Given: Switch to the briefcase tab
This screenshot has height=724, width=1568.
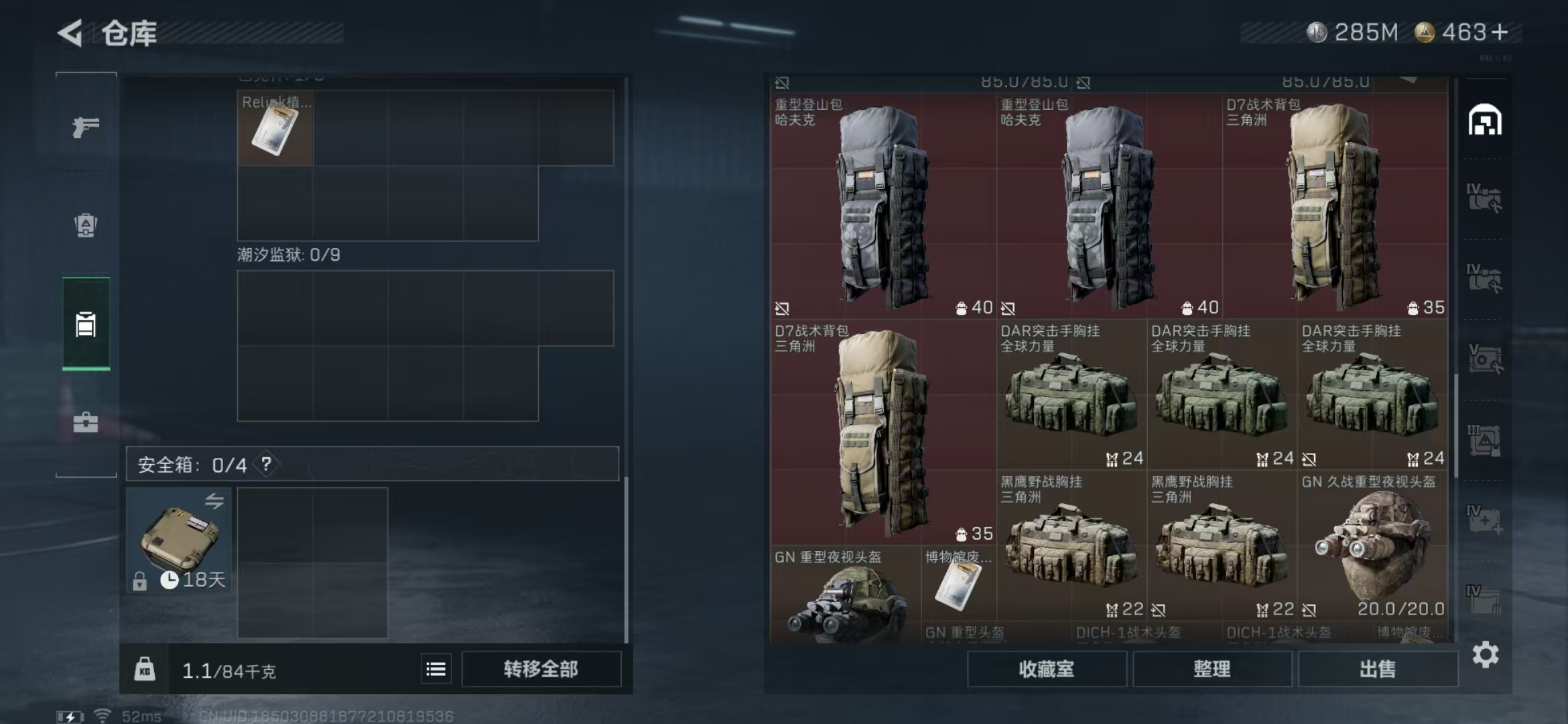Looking at the screenshot, I should pos(86,422).
